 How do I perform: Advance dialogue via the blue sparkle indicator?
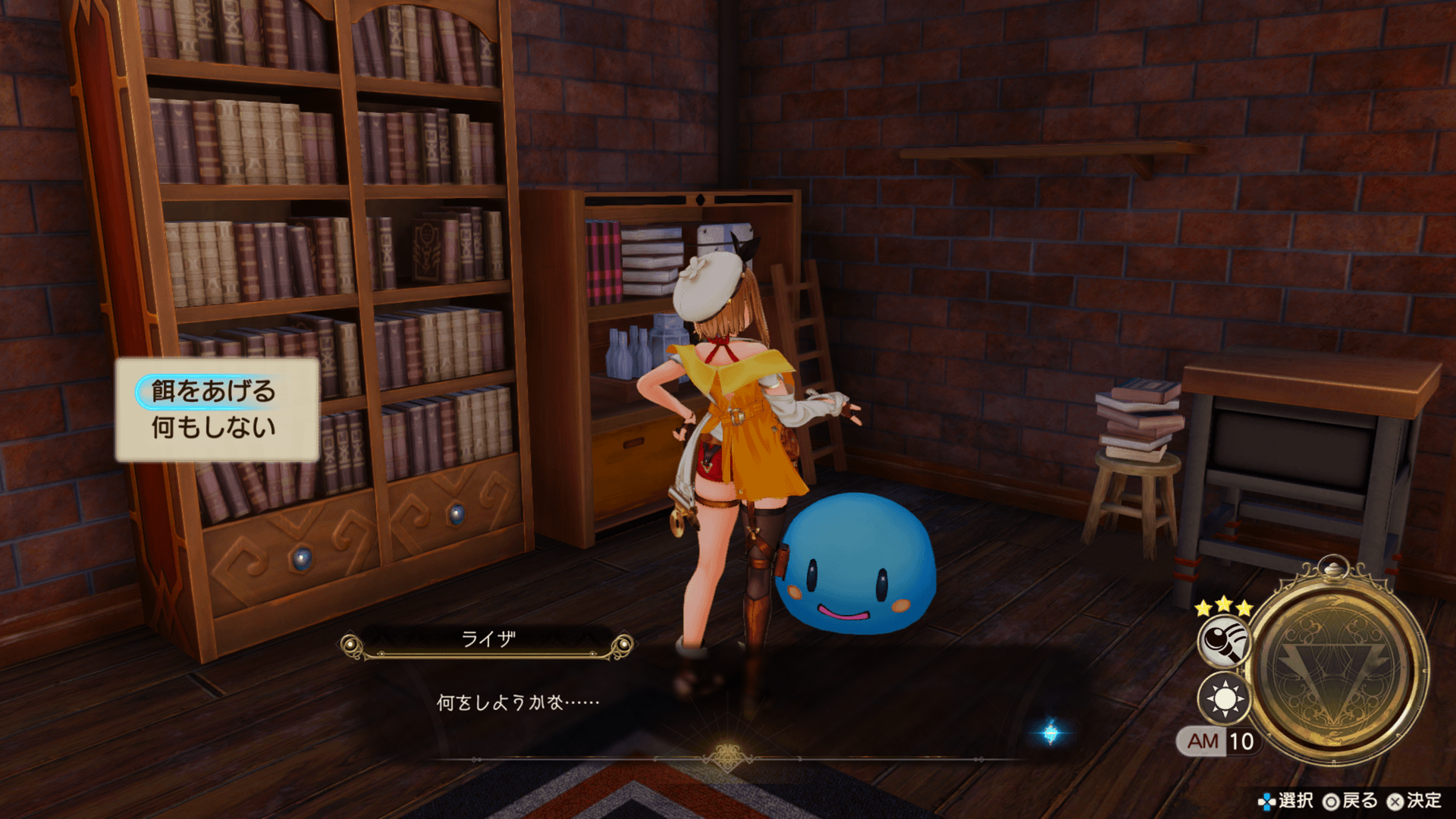1050,733
